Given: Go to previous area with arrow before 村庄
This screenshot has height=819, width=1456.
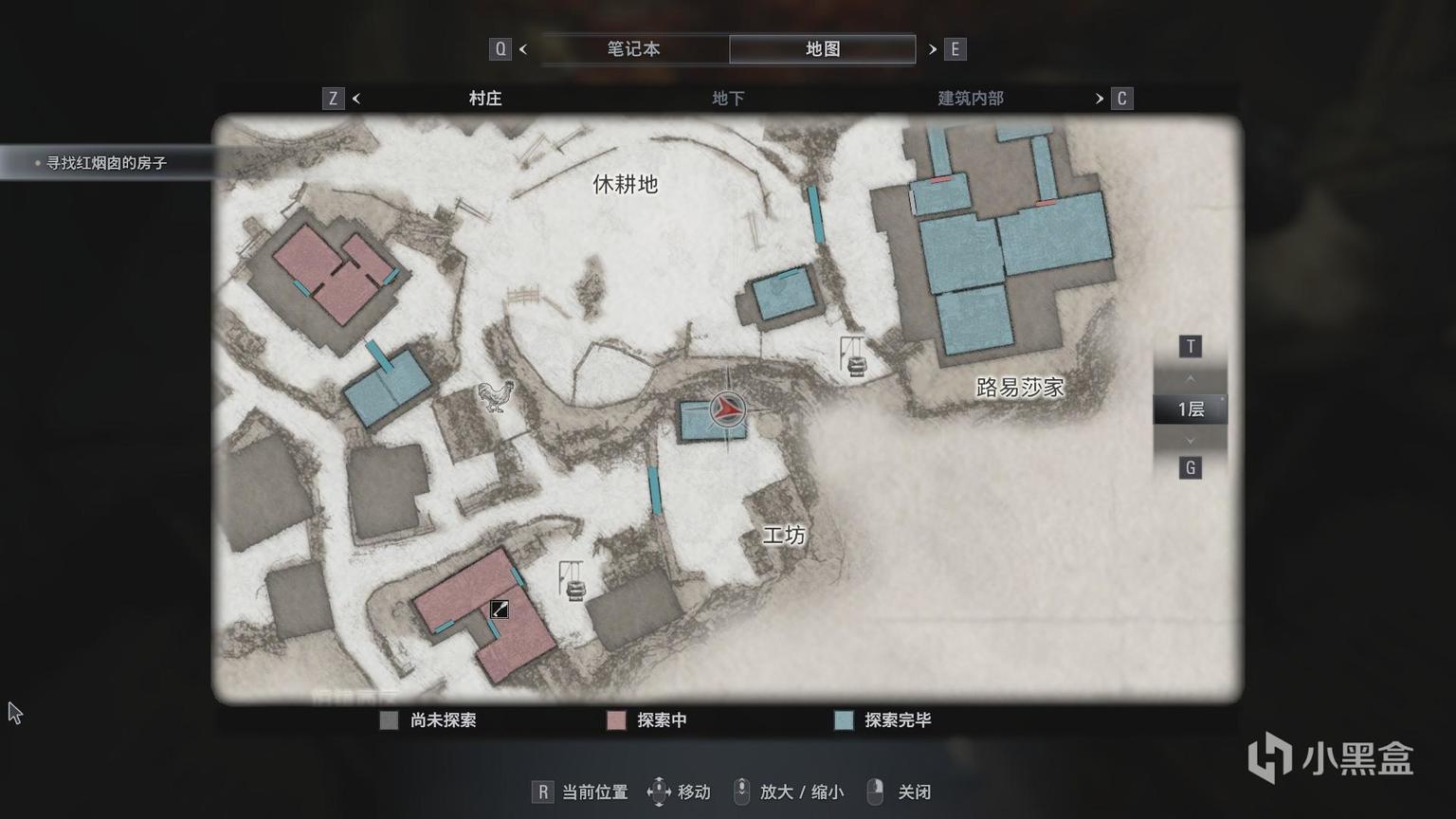Looking at the screenshot, I should point(356,99).
